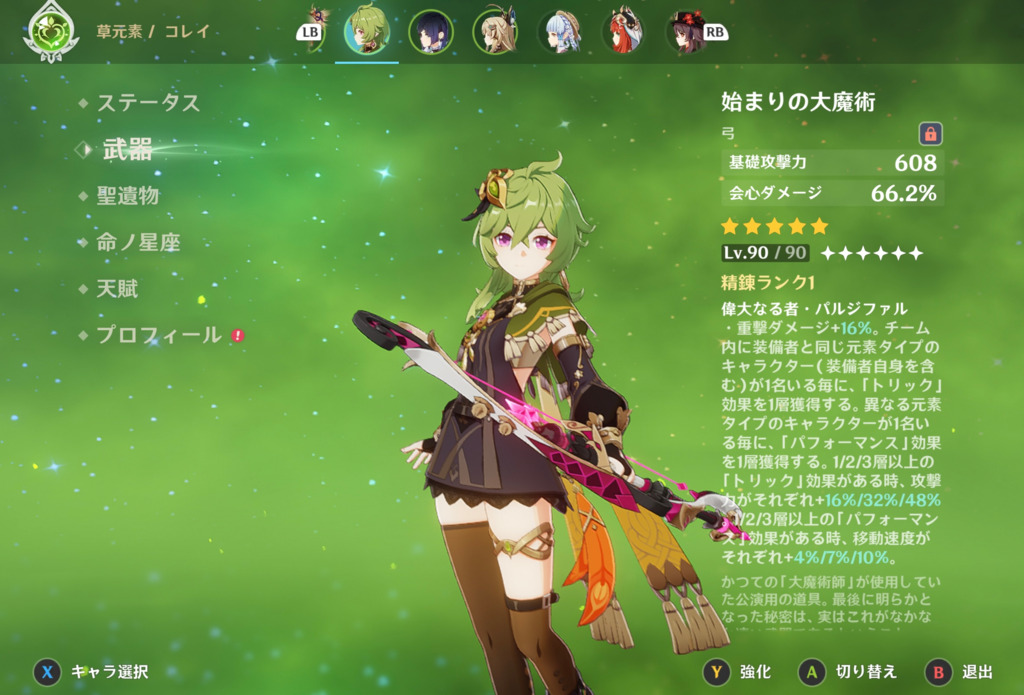Toggle the red weapon lock icon
Viewport: 1024px width, 695px height.
point(930,133)
